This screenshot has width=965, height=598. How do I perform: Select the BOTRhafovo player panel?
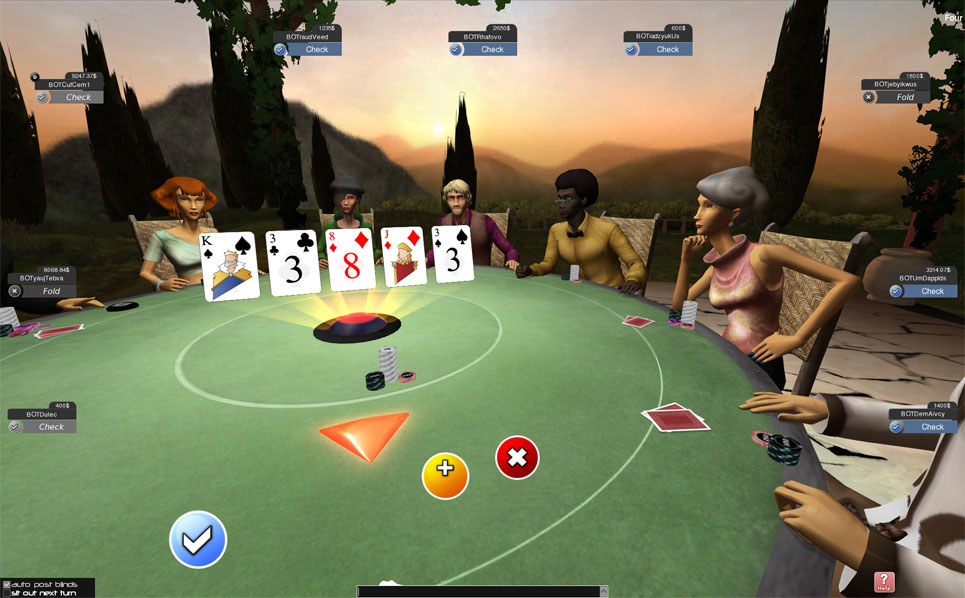[x=483, y=42]
